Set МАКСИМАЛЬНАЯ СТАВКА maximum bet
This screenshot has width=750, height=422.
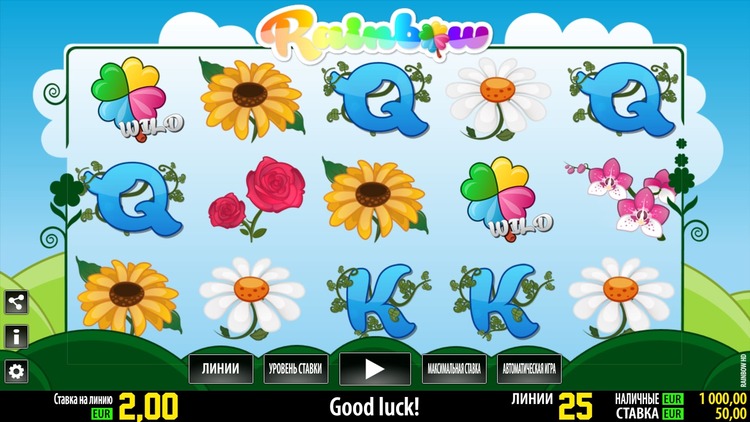pos(453,369)
